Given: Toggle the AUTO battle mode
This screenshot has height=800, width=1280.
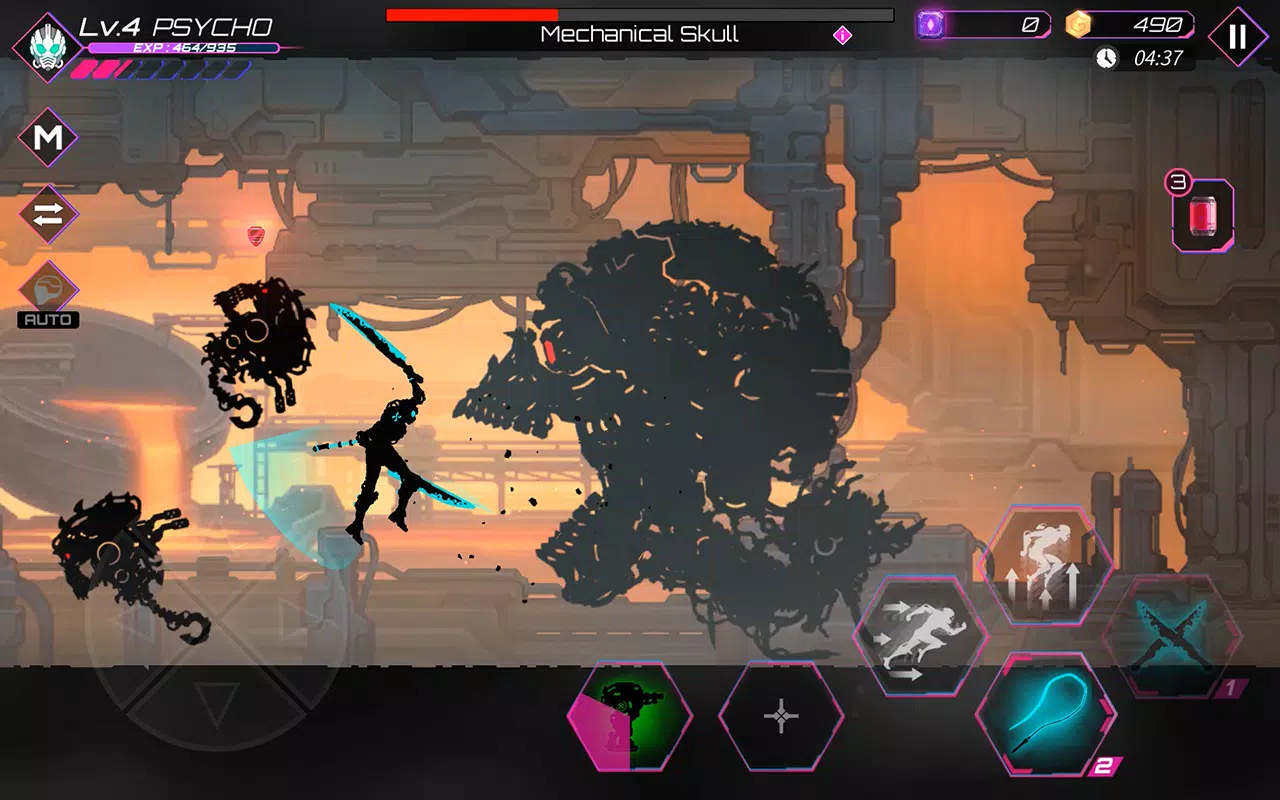Looking at the screenshot, I should (x=47, y=319).
